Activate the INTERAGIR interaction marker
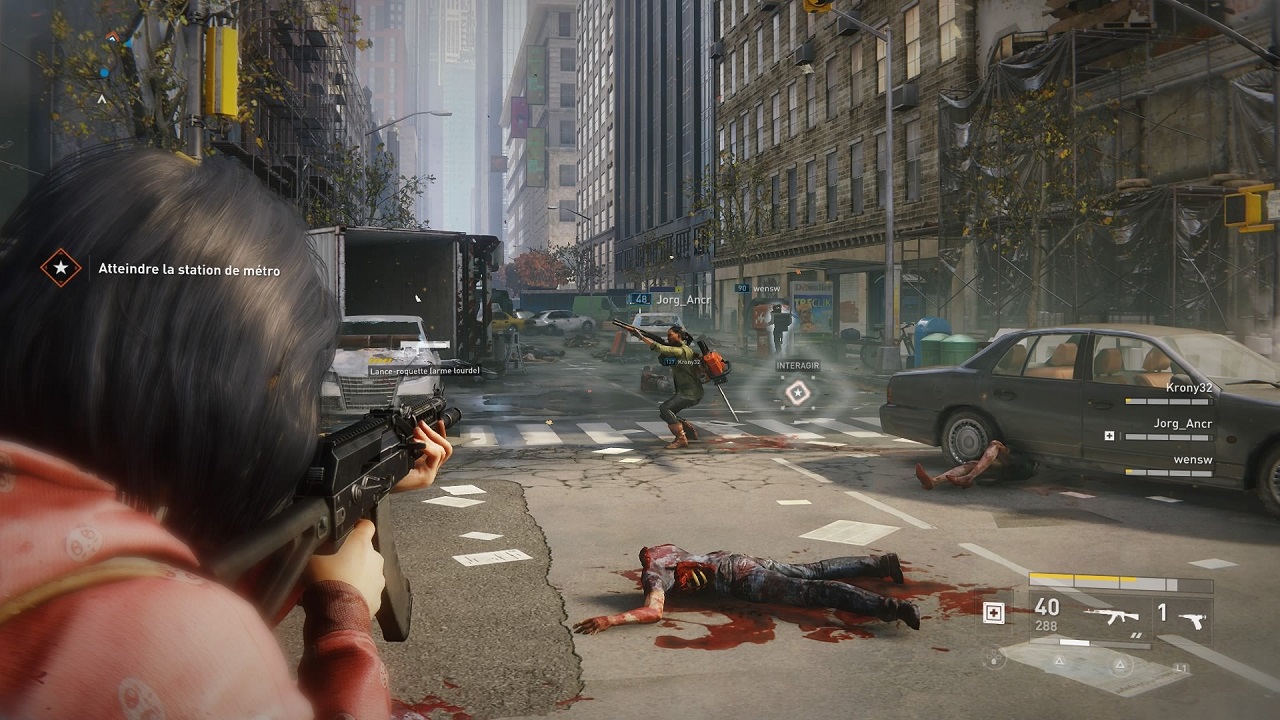 point(797,392)
